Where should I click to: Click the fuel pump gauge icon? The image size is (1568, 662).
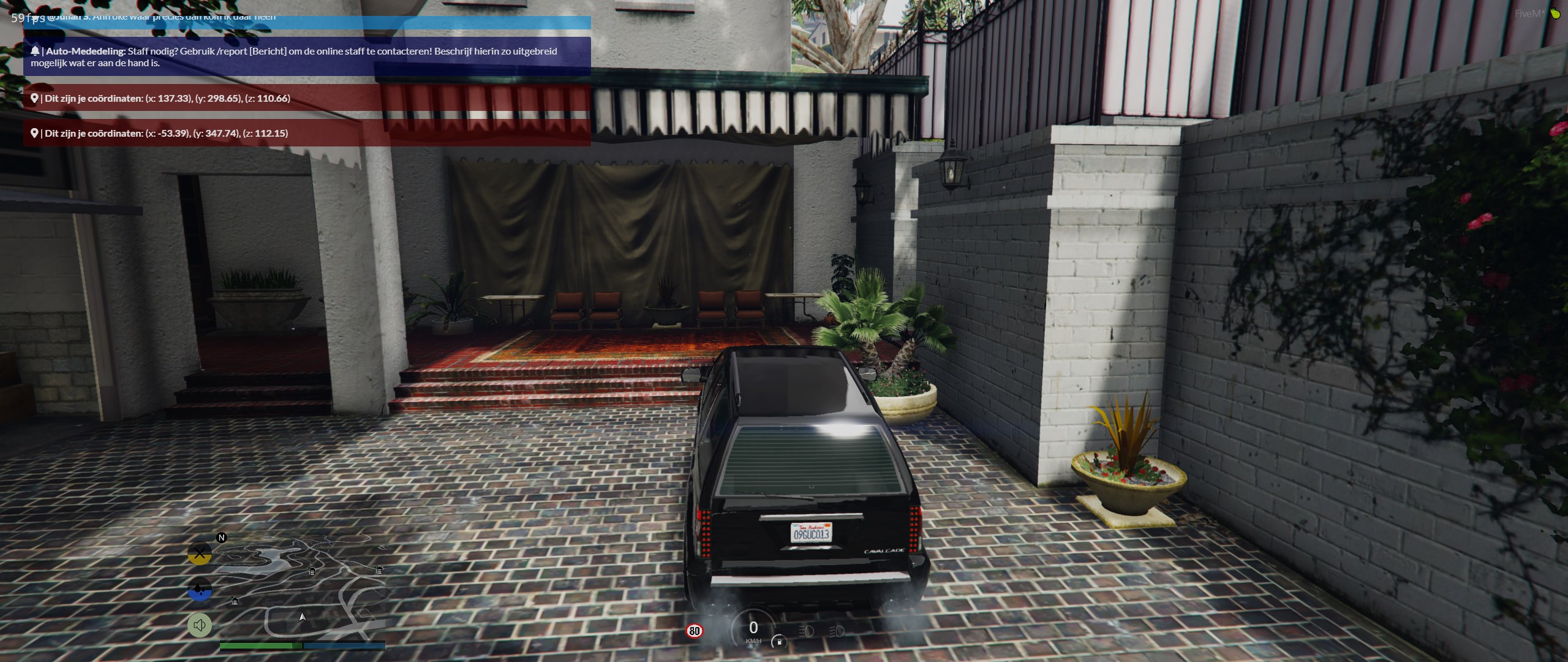pos(779,642)
